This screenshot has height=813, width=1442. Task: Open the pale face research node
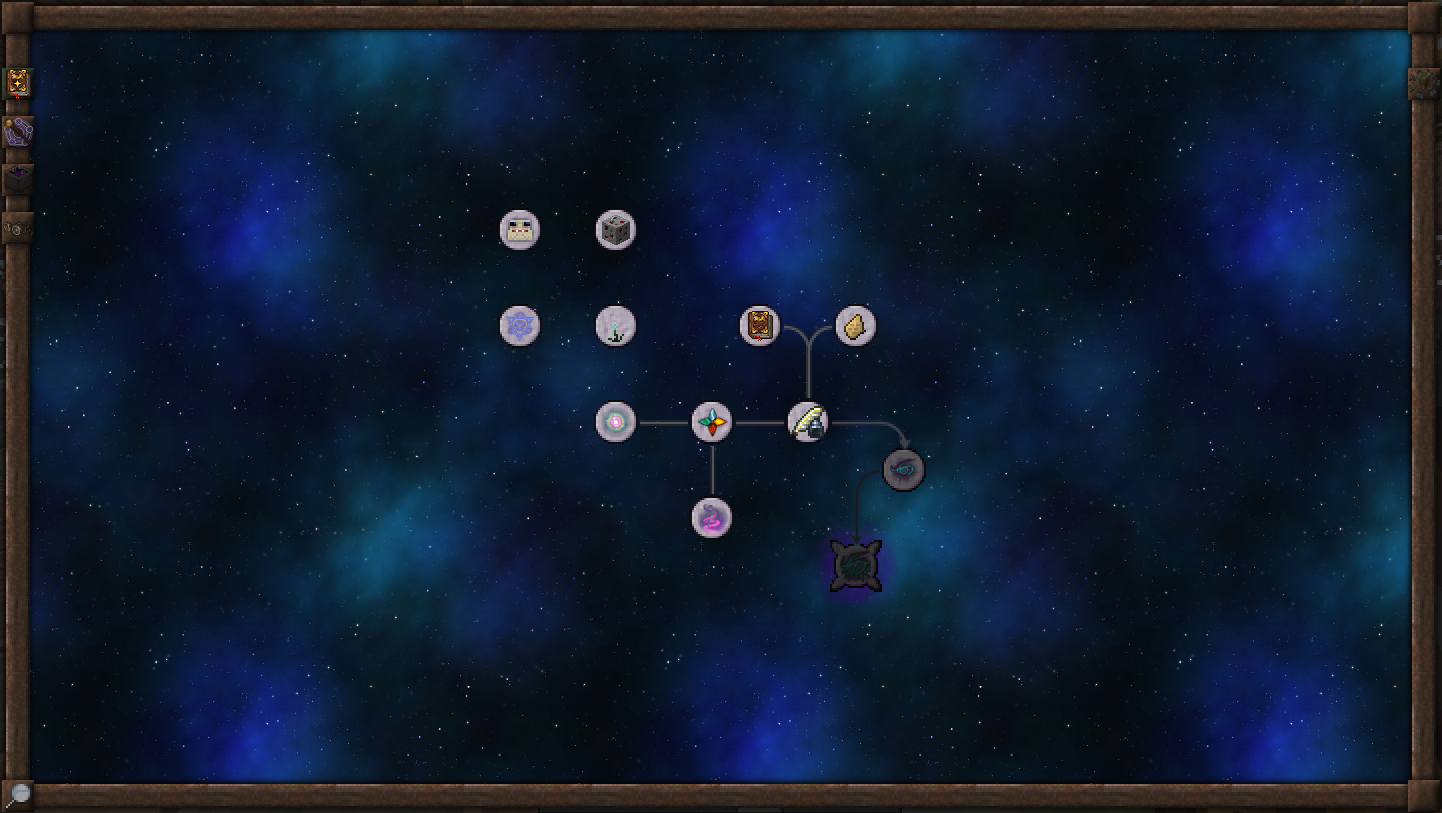[x=520, y=230]
